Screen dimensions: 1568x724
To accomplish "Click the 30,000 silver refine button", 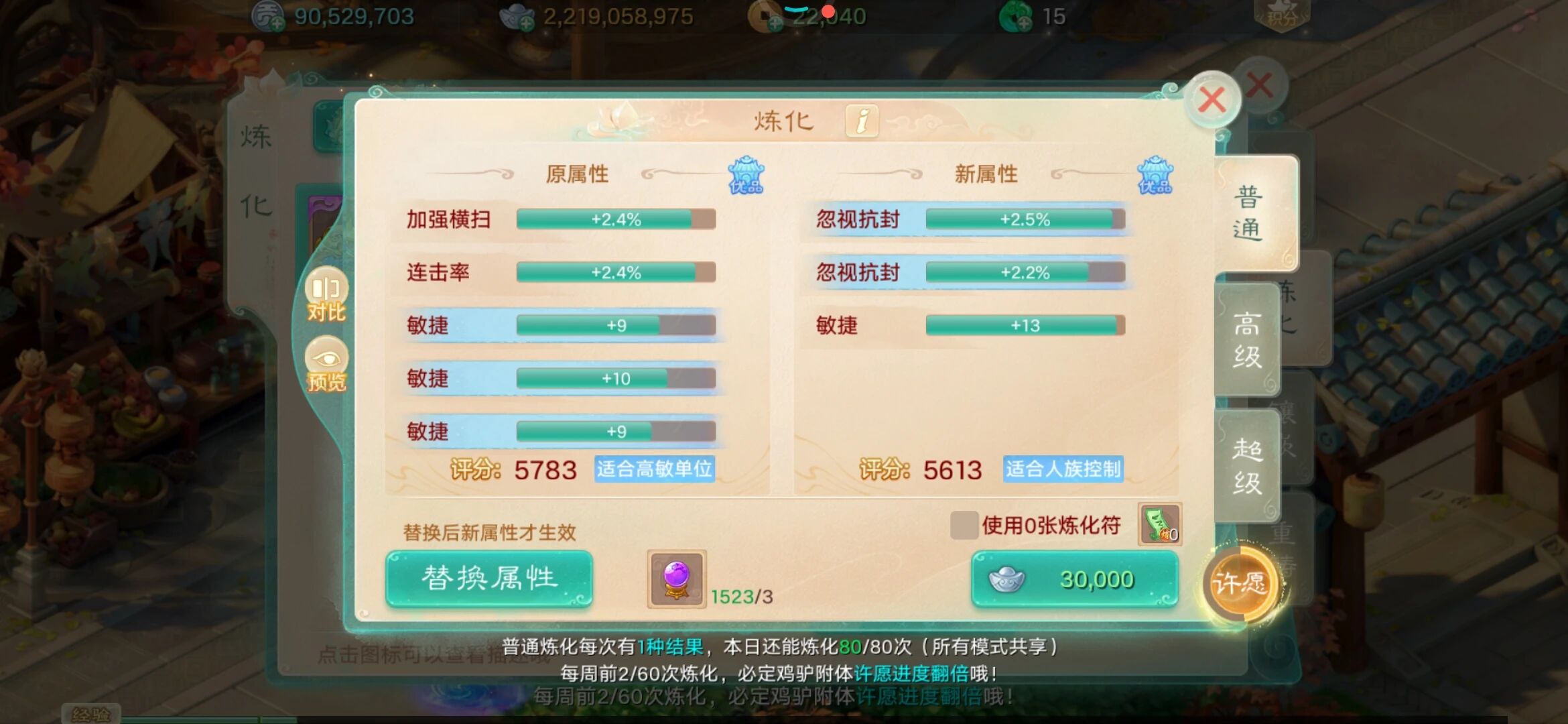I will pyautogui.click(x=1073, y=579).
